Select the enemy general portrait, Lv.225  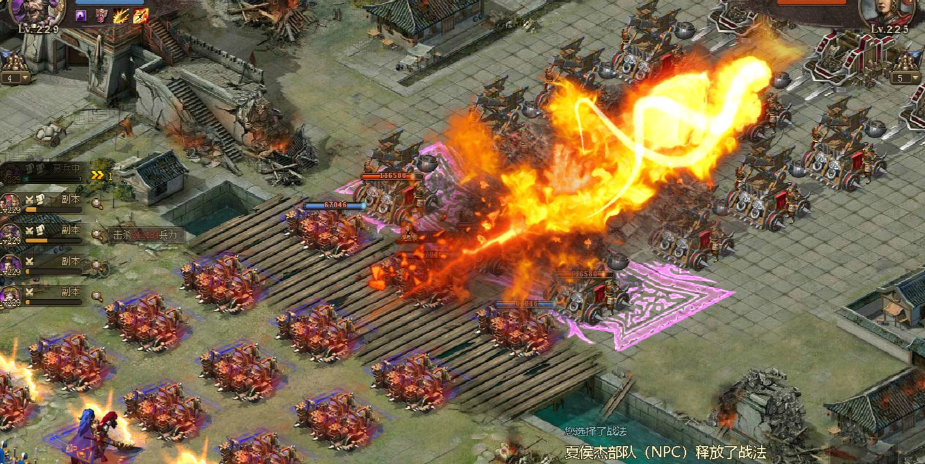pos(886,10)
